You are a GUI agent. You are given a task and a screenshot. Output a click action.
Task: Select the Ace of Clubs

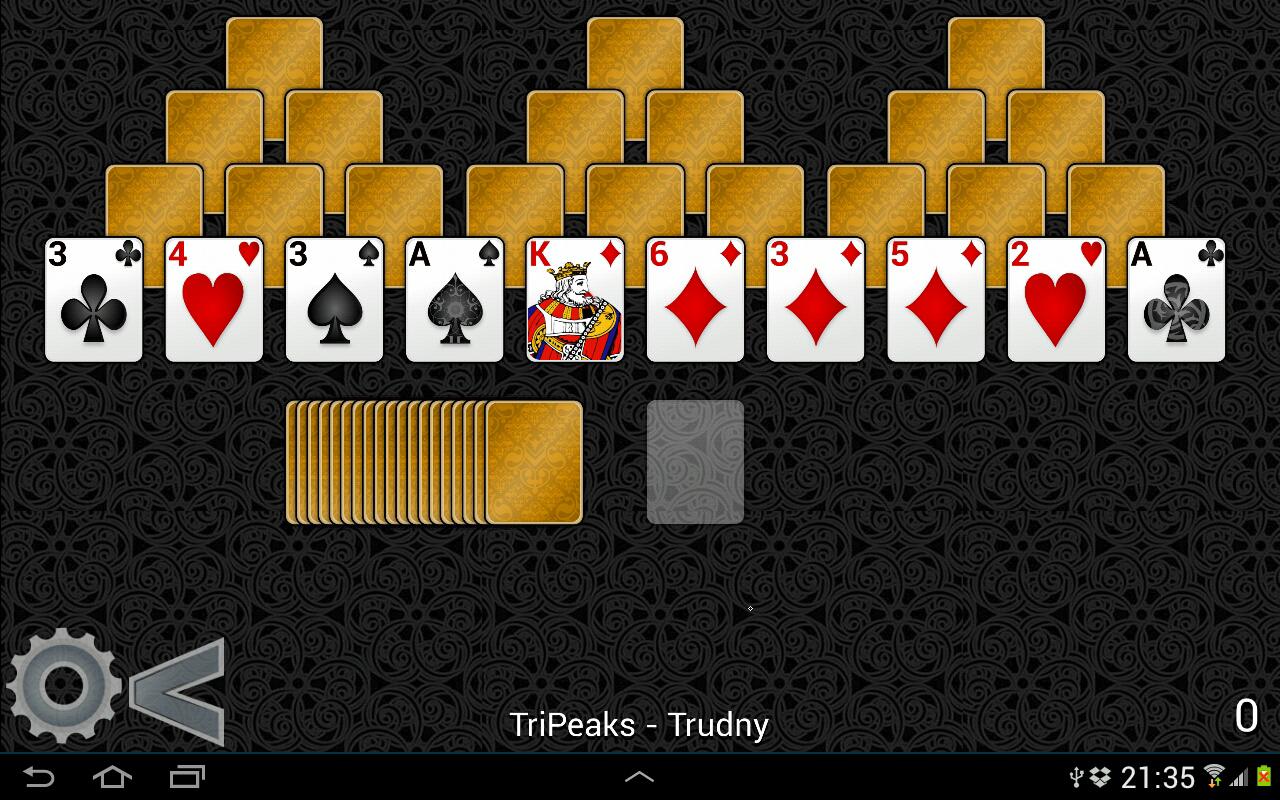1176,299
